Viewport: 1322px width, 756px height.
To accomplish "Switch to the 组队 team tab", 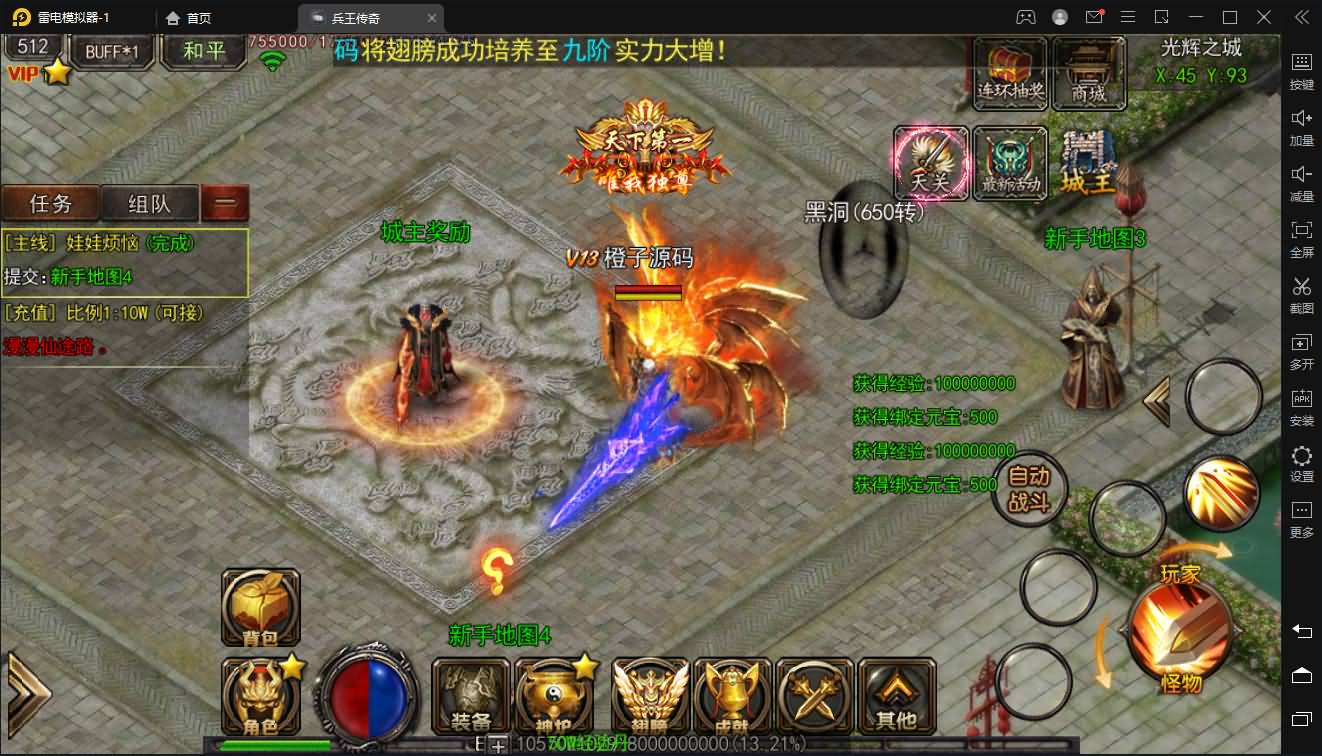I will [x=149, y=203].
